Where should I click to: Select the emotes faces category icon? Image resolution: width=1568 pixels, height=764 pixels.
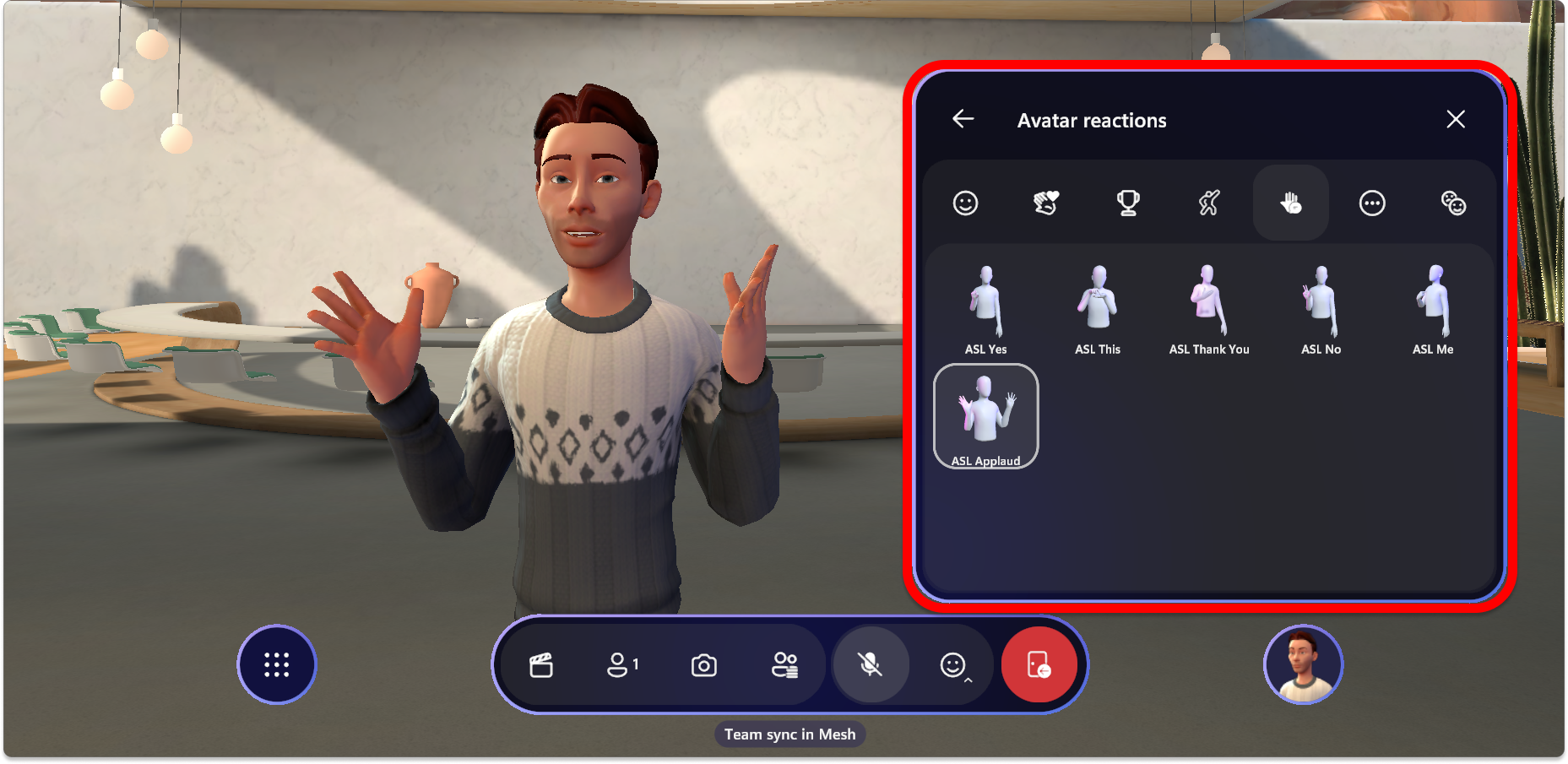[1454, 203]
